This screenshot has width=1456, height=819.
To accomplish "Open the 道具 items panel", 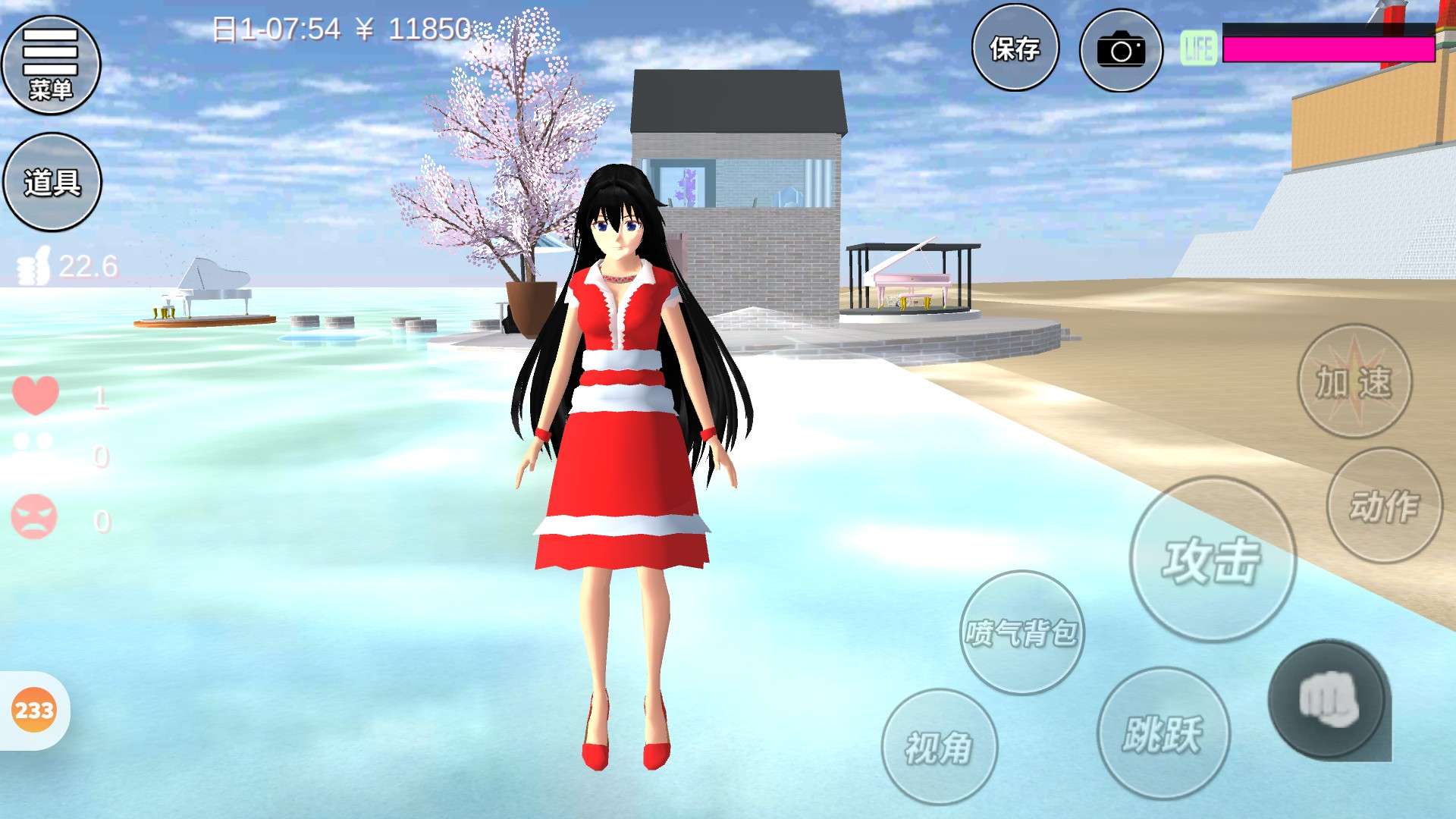I will pyautogui.click(x=52, y=182).
